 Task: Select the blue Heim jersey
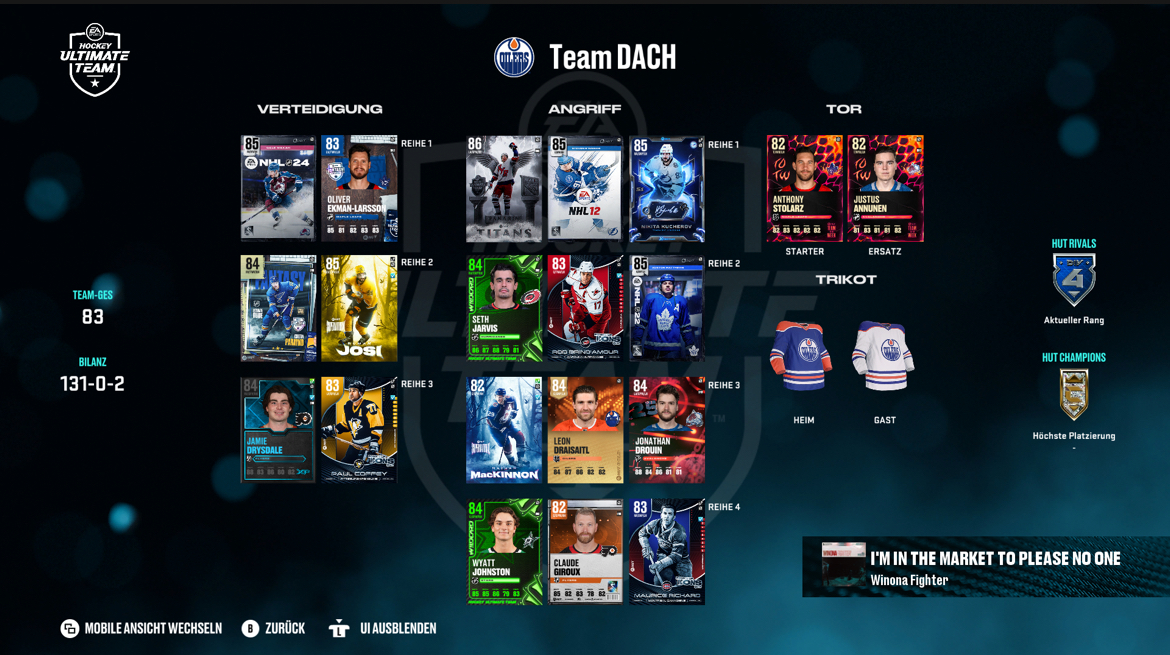(803, 357)
